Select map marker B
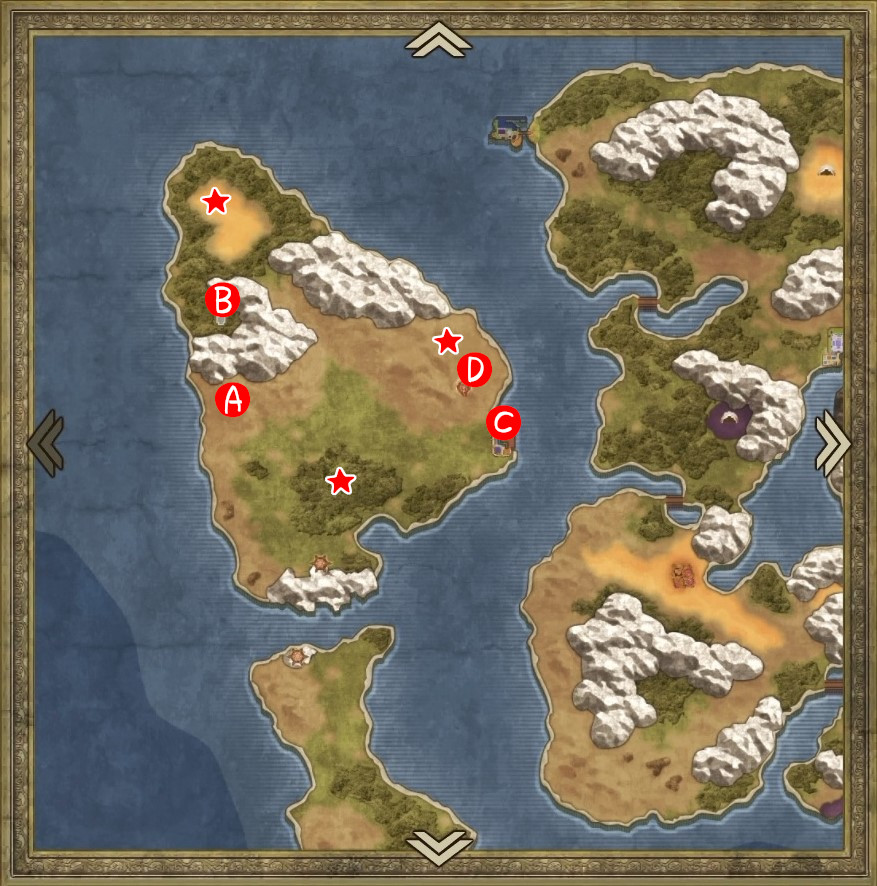This screenshot has width=877, height=886. click(x=222, y=299)
